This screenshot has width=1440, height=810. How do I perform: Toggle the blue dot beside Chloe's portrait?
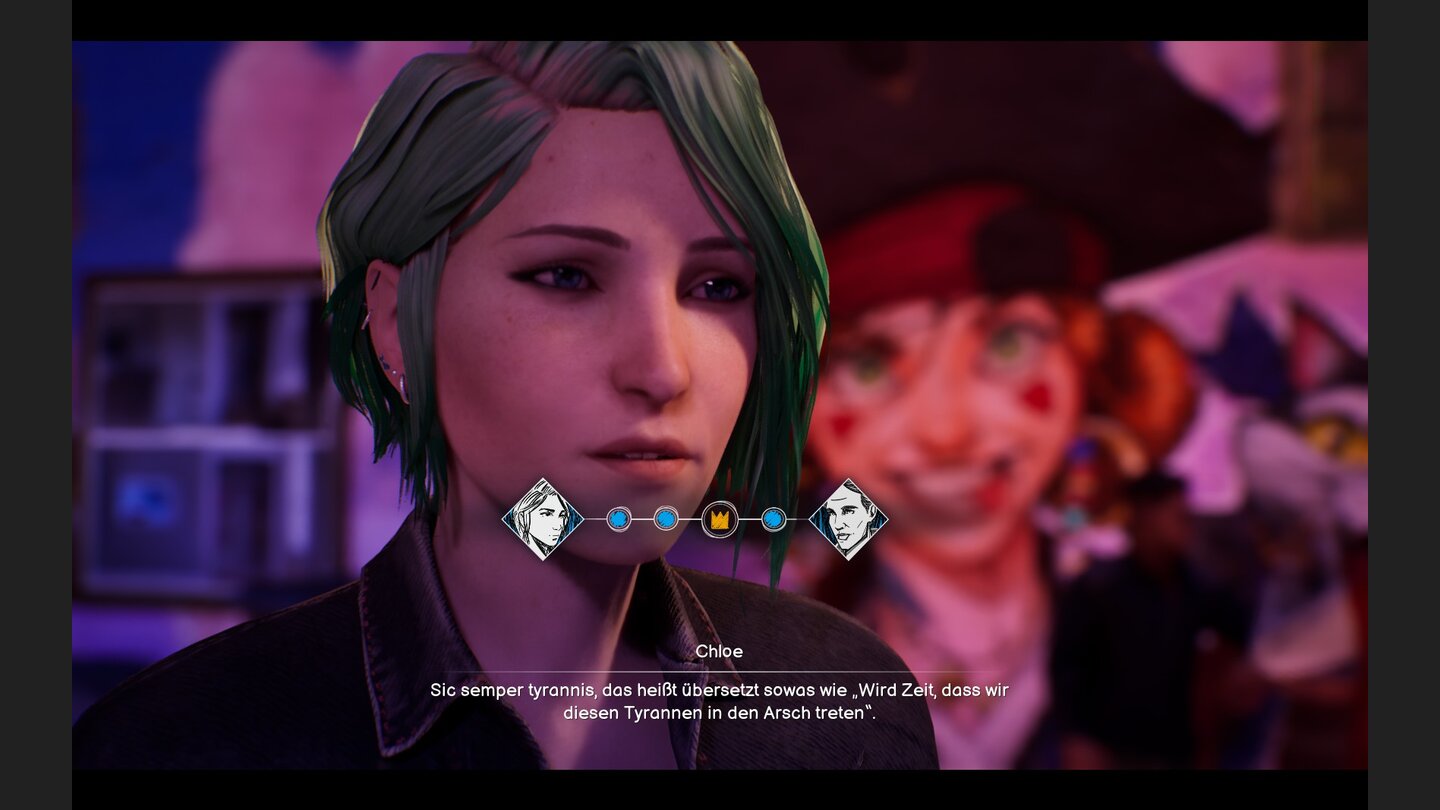[x=776, y=519]
